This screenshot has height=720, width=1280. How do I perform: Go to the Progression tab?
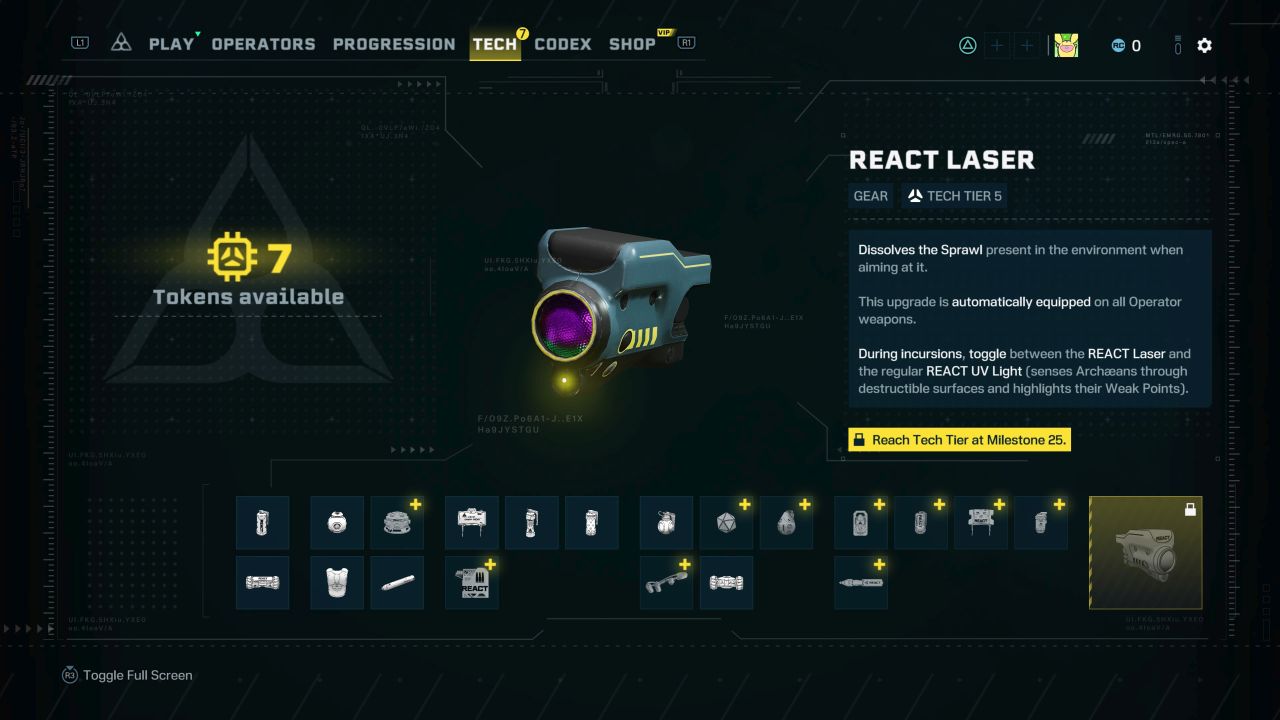click(394, 44)
